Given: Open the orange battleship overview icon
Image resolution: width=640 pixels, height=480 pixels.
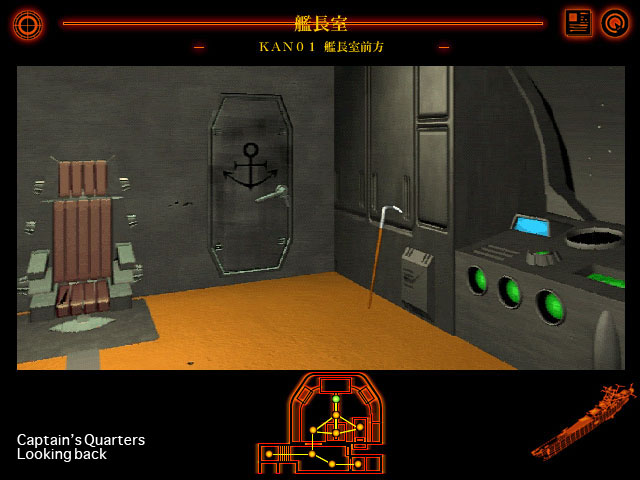Looking at the screenshot, I should (x=583, y=422).
